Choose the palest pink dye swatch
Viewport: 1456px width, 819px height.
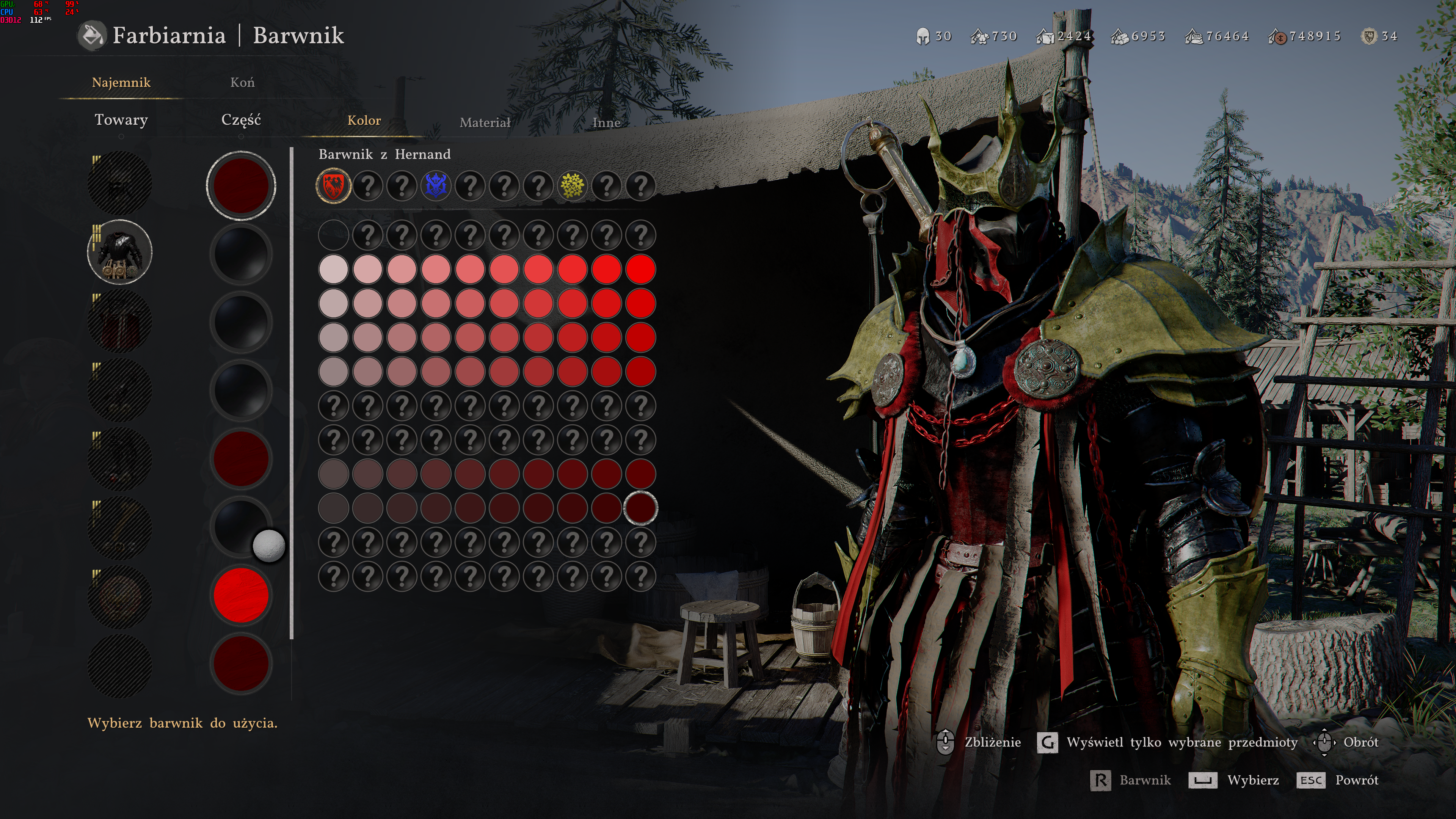coord(334,269)
